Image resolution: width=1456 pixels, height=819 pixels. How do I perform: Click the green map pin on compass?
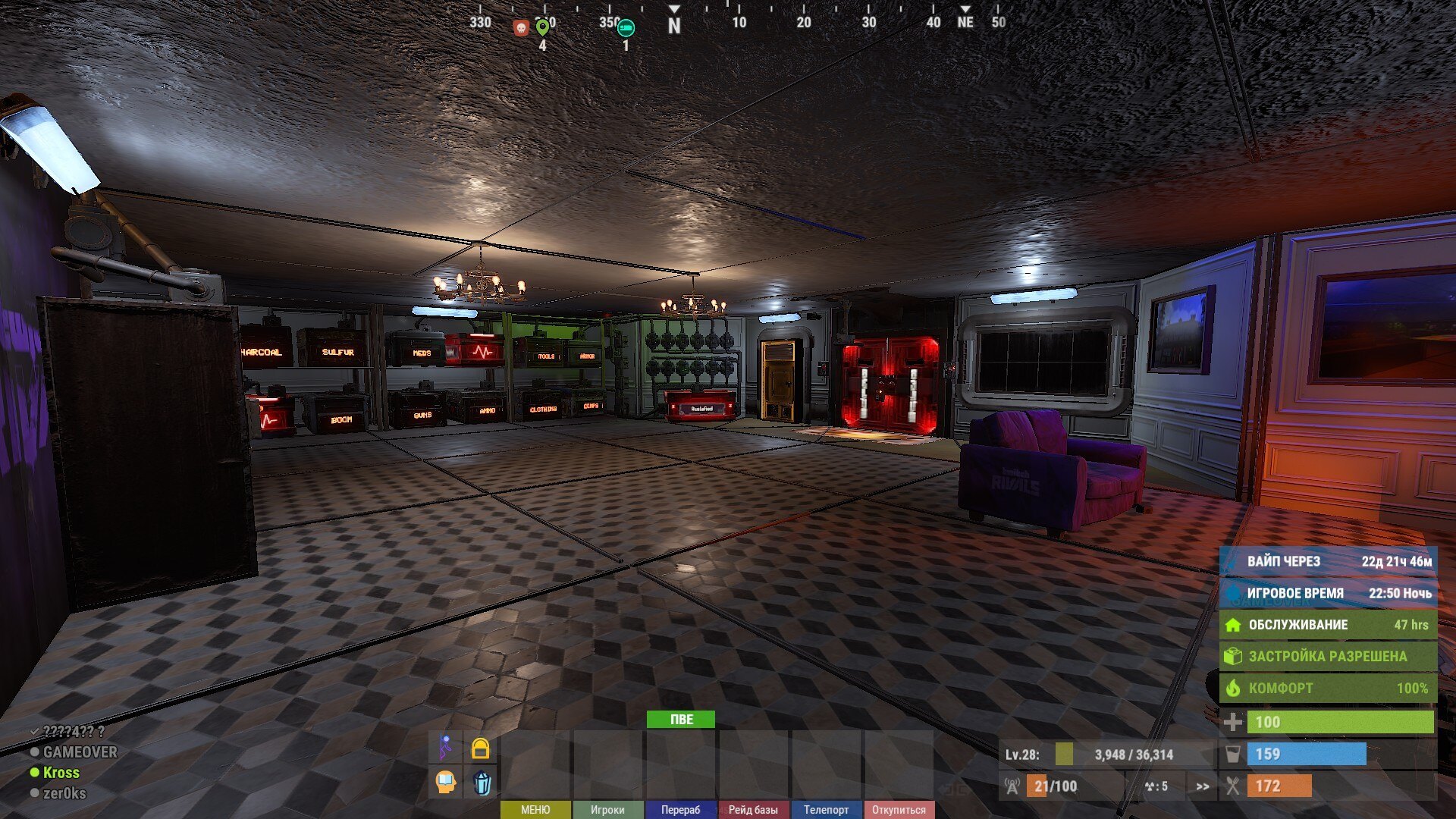[542, 28]
